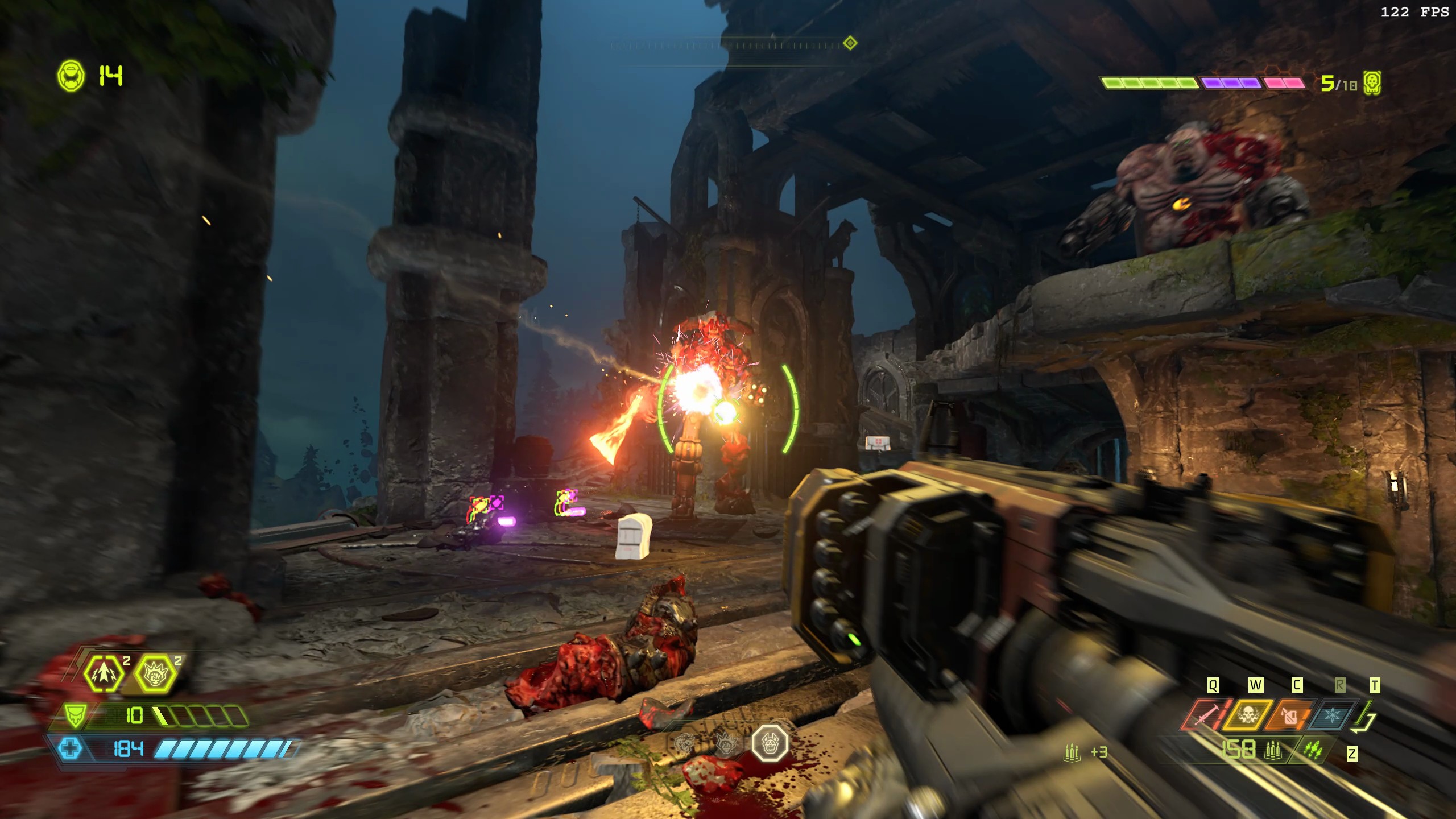Click the blue health cross icon
This screenshot has height=819, width=1456.
71,748
